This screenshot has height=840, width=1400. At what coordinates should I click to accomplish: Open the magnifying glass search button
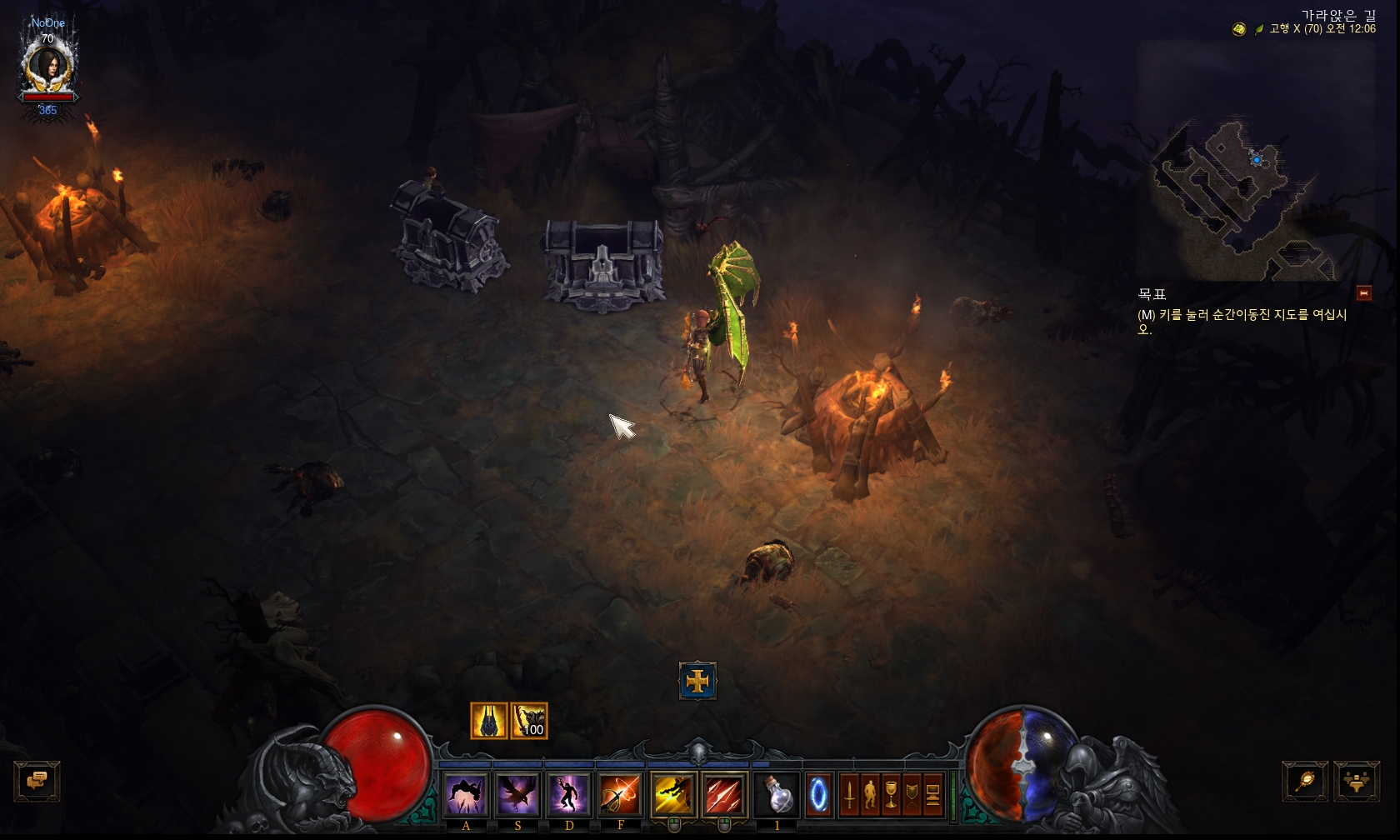(1305, 782)
